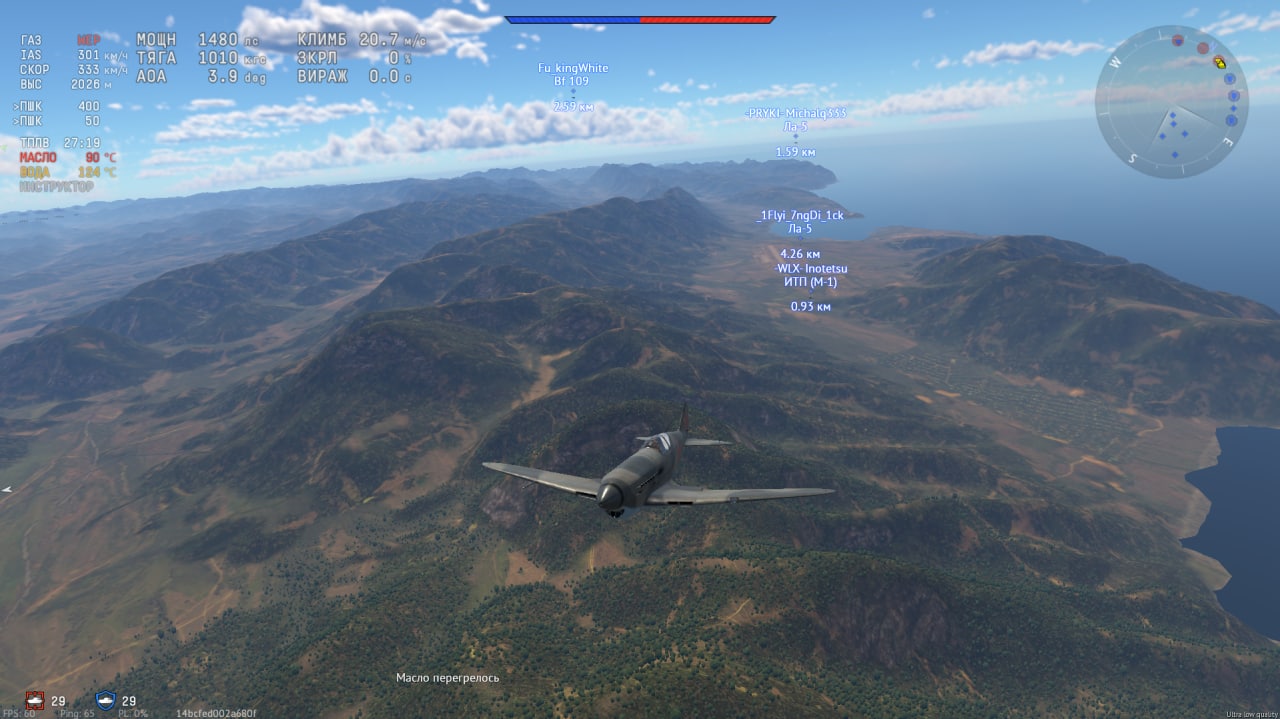Click the circular compass minimap
This screenshot has width=1280, height=719.
1171,101
